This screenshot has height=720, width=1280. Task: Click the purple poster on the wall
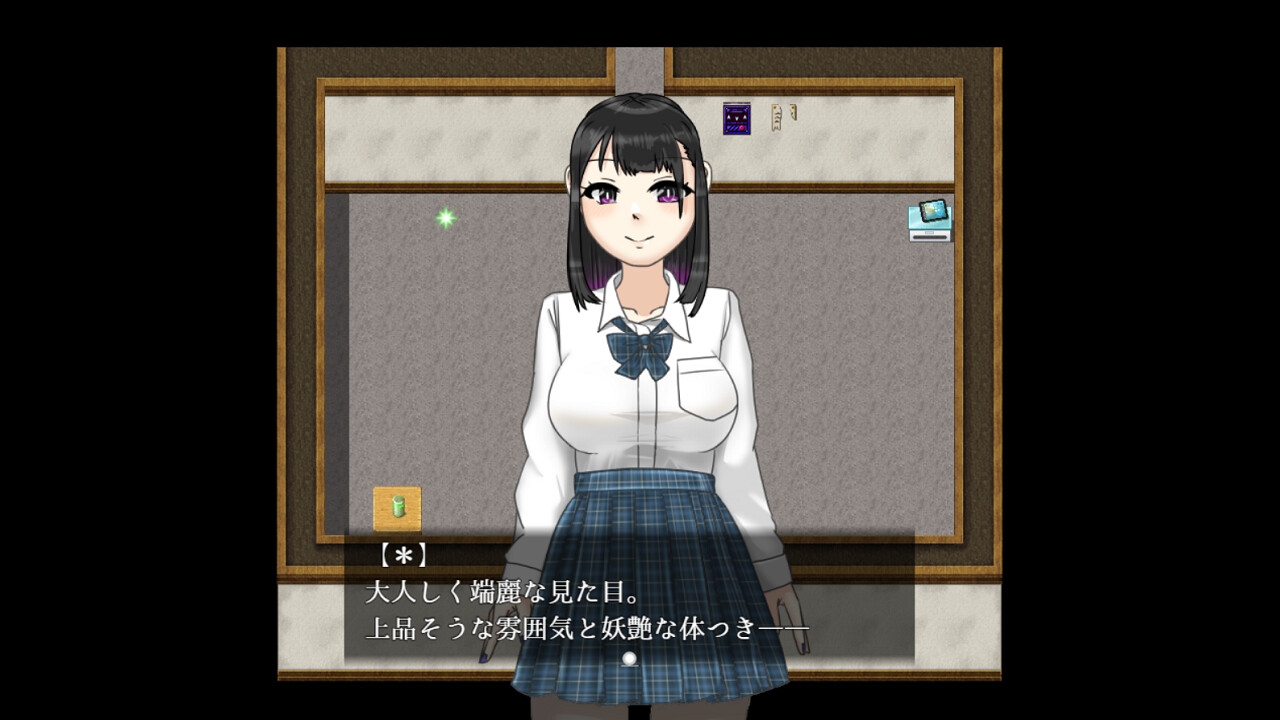click(738, 118)
